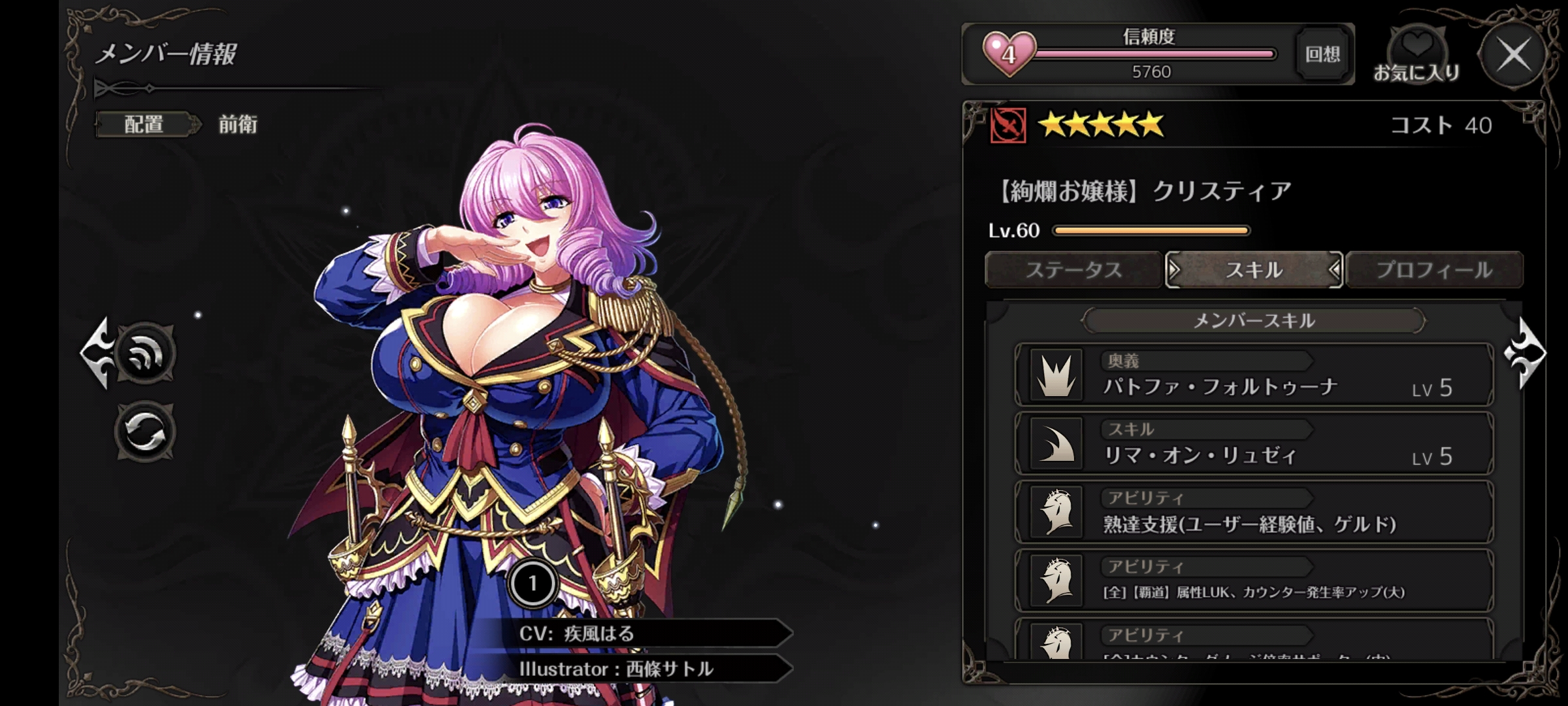This screenshot has width=1568, height=706.
Task: Open the 回想 memories button
Action: [1322, 54]
